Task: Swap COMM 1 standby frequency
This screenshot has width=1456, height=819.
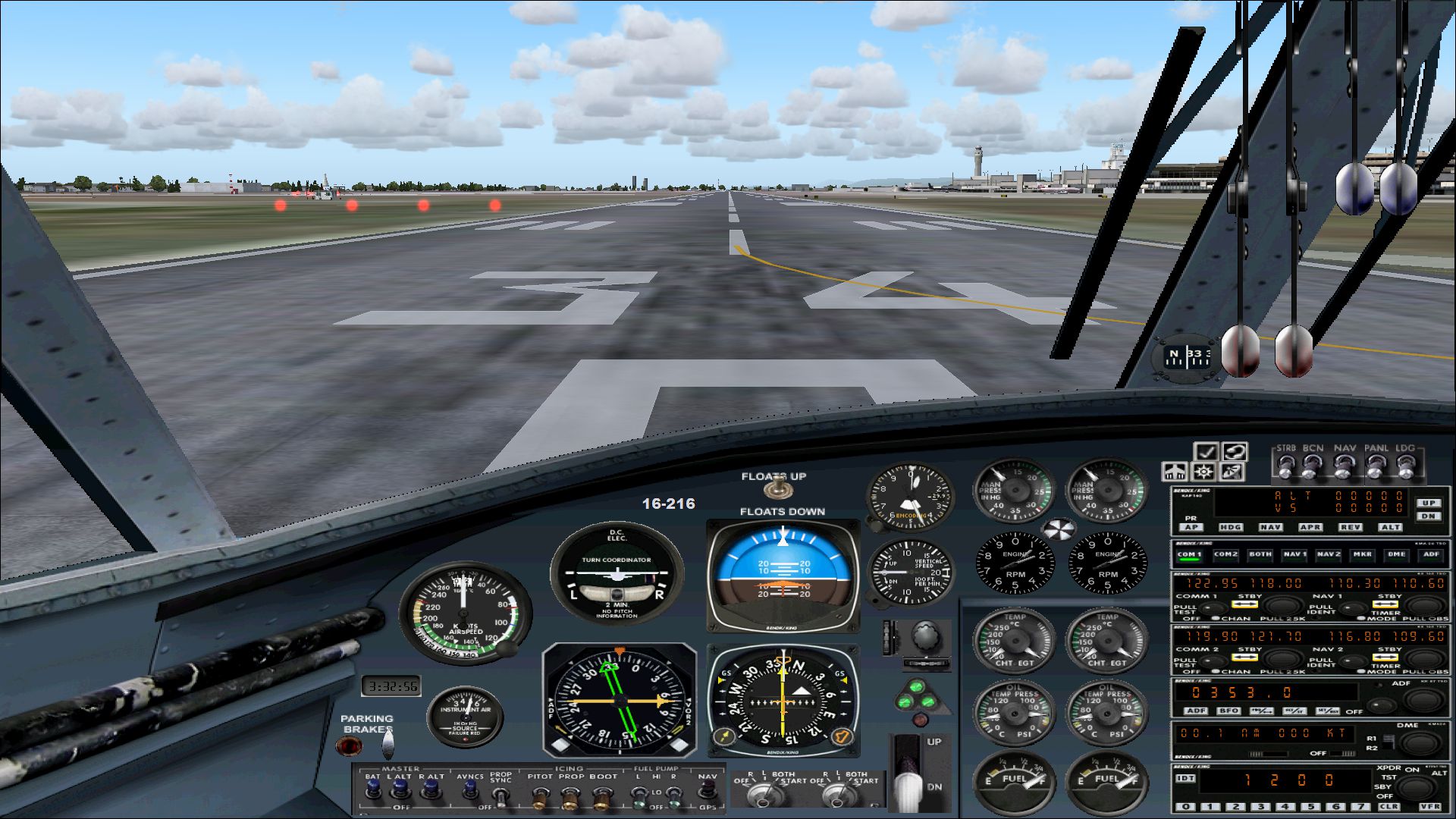Action: click(x=1245, y=604)
